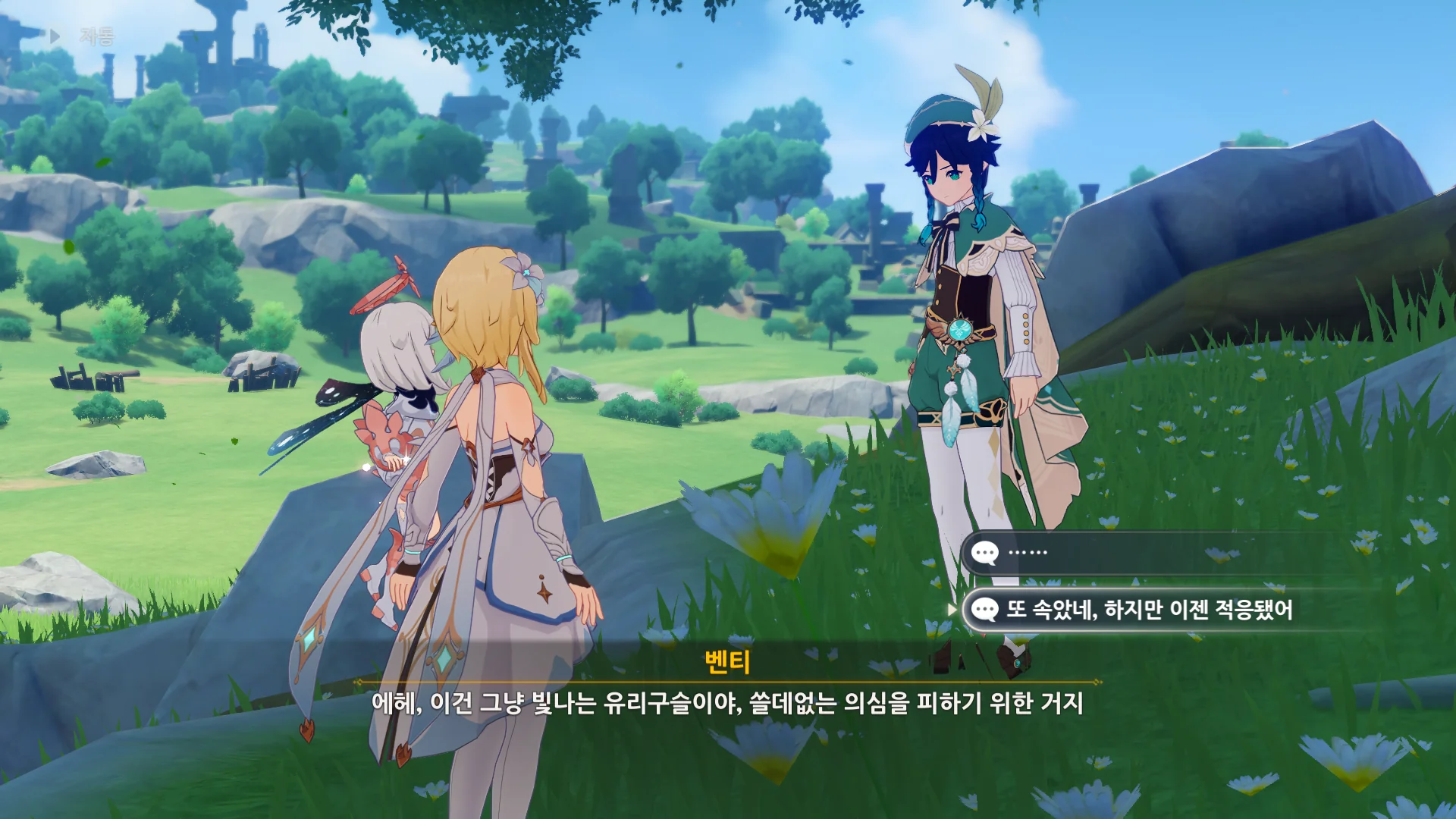Toggle the 자동 auto-play button
Screen dimensions: 1456x819
[x=82, y=36]
